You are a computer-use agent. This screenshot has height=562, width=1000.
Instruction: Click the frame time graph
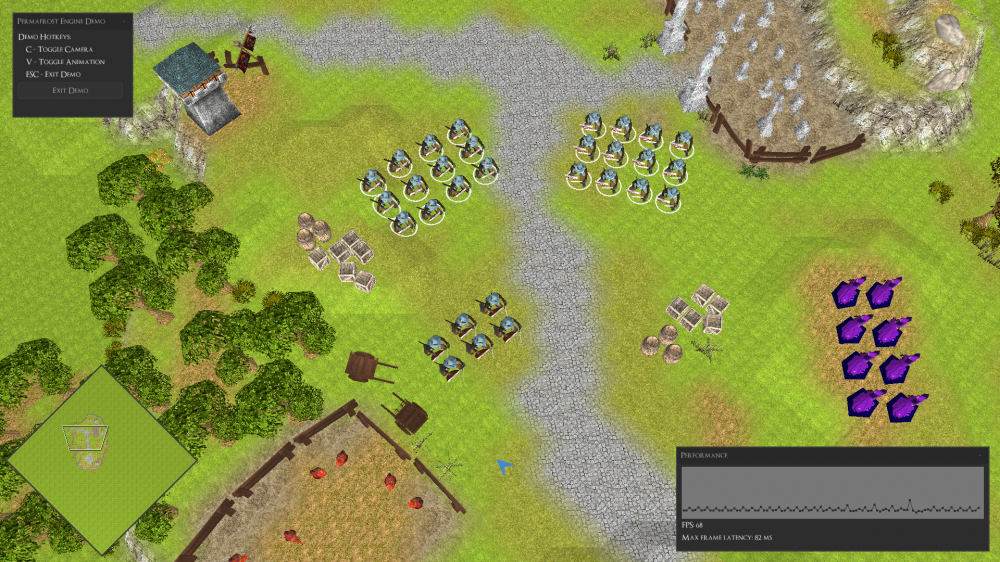point(831,492)
